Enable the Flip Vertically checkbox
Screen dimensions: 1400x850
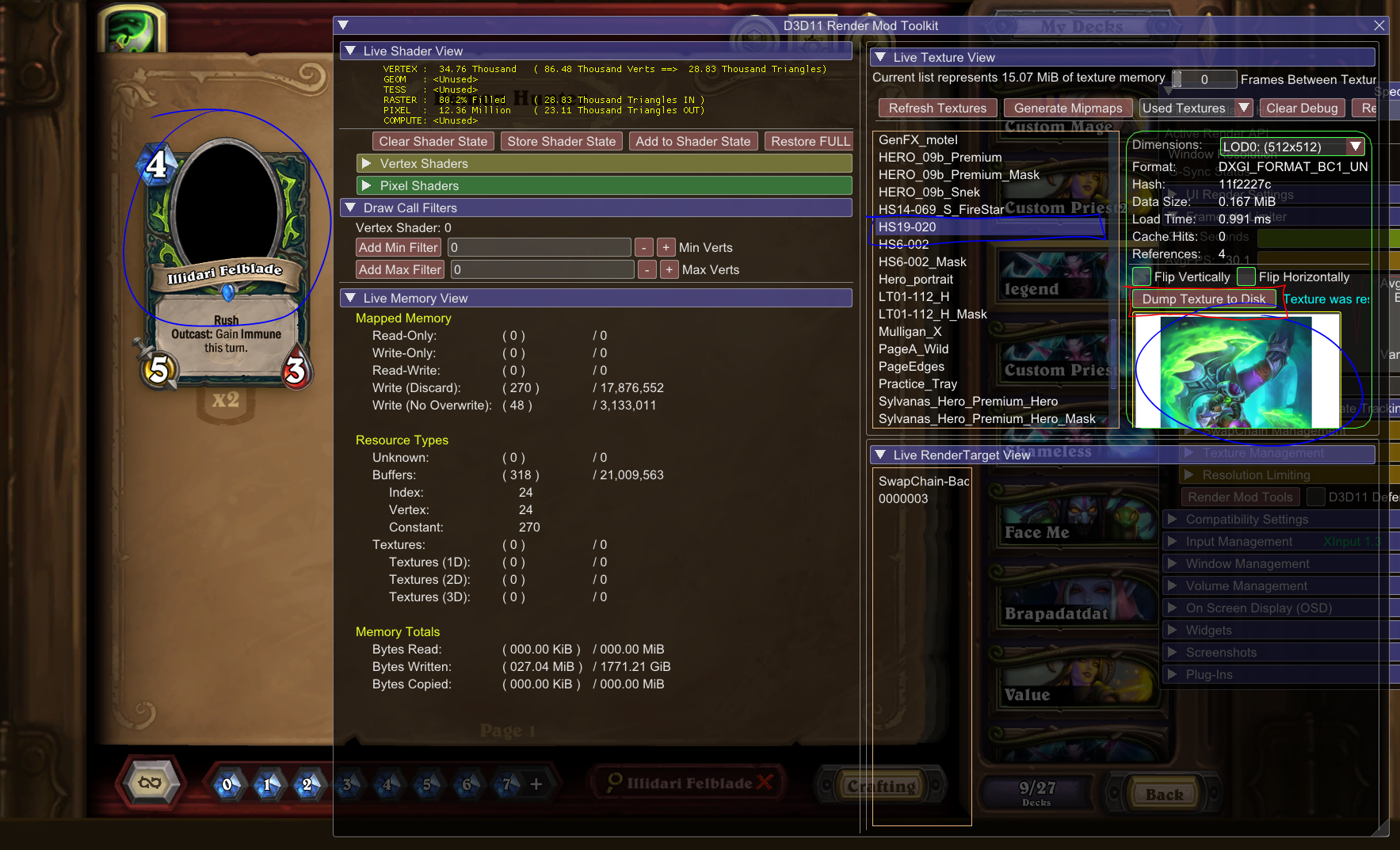click(x=1141, y=276)
